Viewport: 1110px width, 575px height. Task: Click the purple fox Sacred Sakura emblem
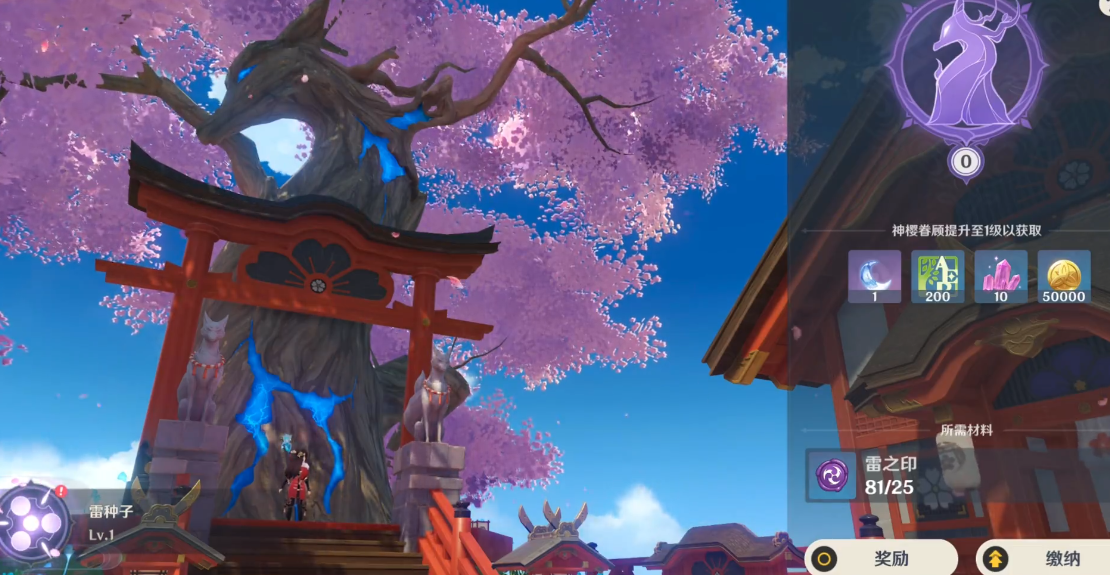(x=966, y=75)
